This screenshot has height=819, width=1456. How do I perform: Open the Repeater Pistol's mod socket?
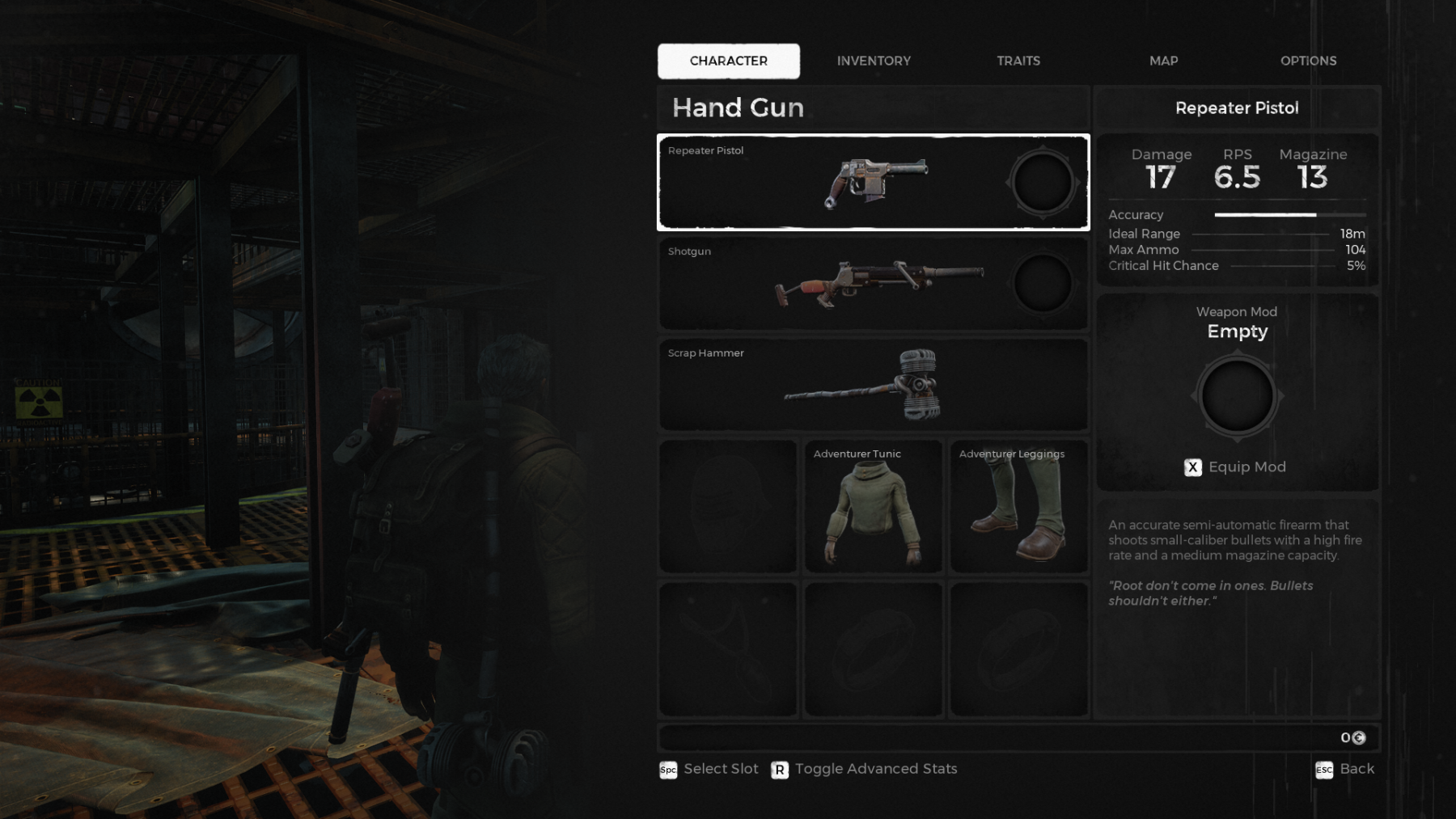(x=1043, y=183)
